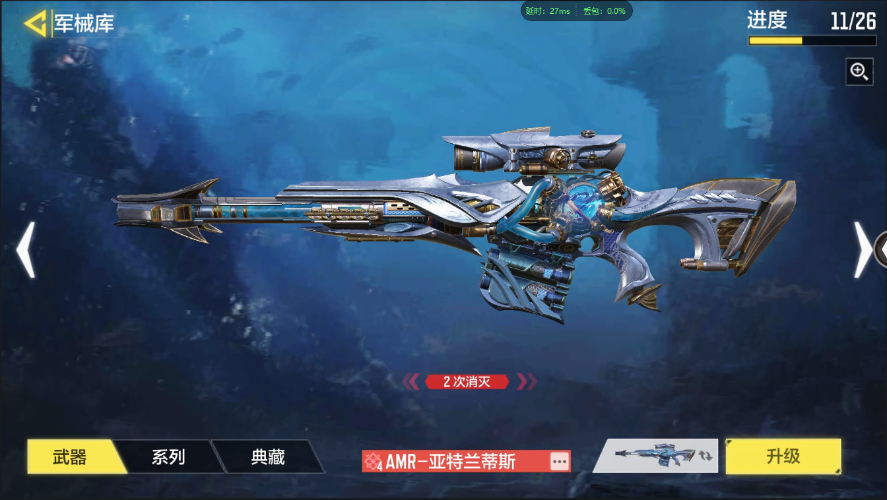
Task: Open the AMR-亚特兰蒂斯 name options
Action: (x=559, y=461)
